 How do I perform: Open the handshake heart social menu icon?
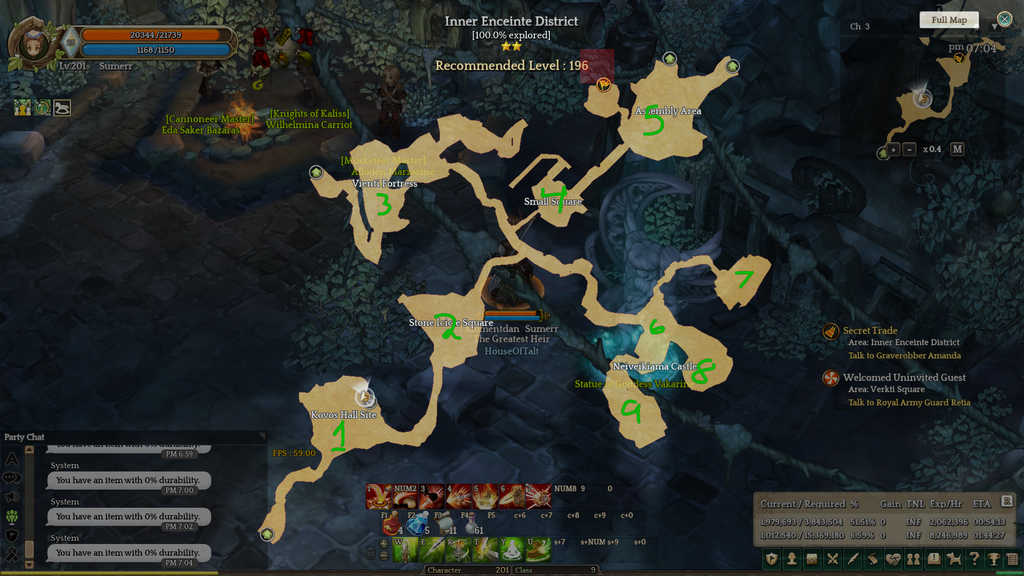(894, 559)
